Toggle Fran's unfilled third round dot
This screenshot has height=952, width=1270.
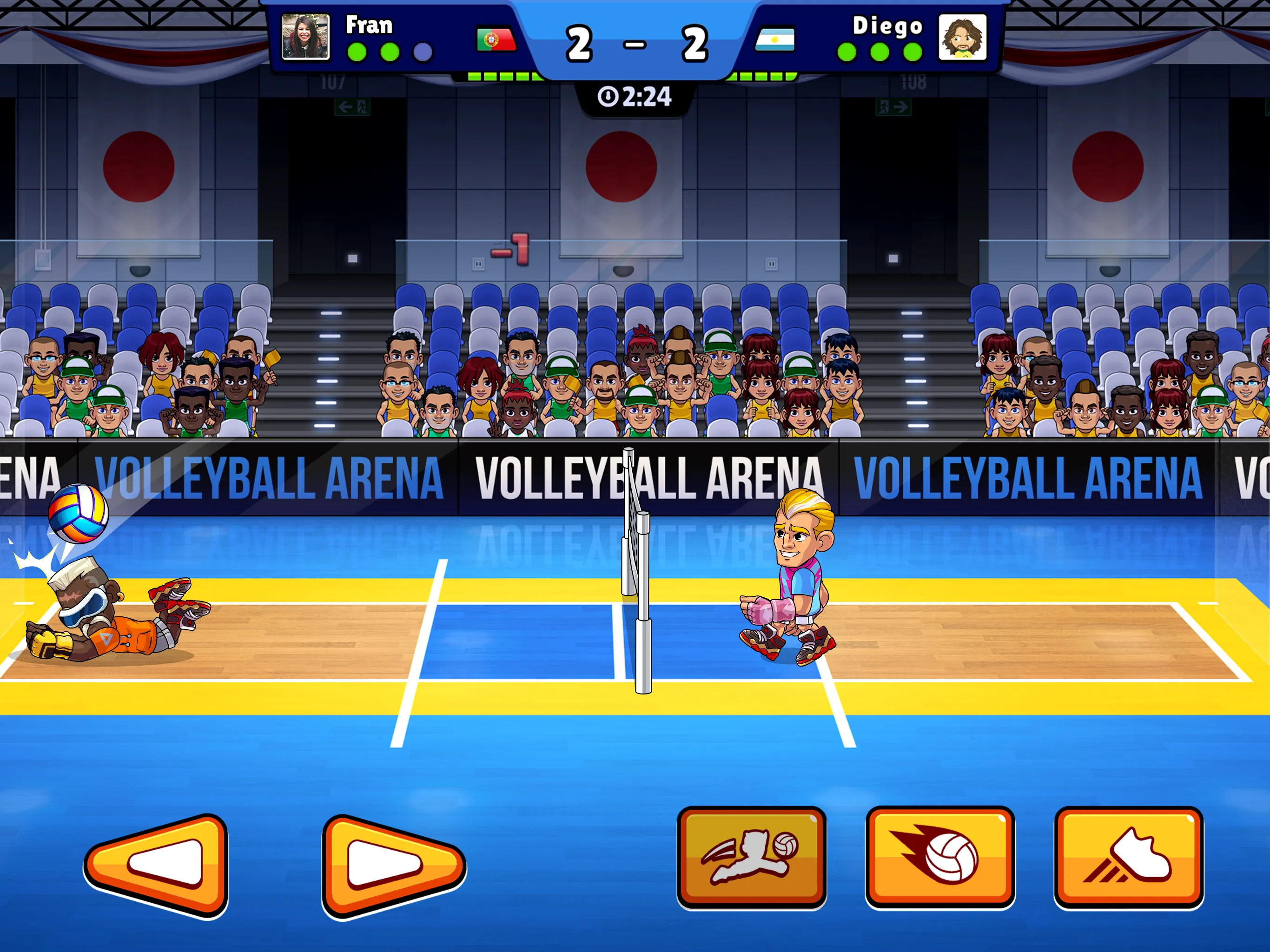coord(423,52)
